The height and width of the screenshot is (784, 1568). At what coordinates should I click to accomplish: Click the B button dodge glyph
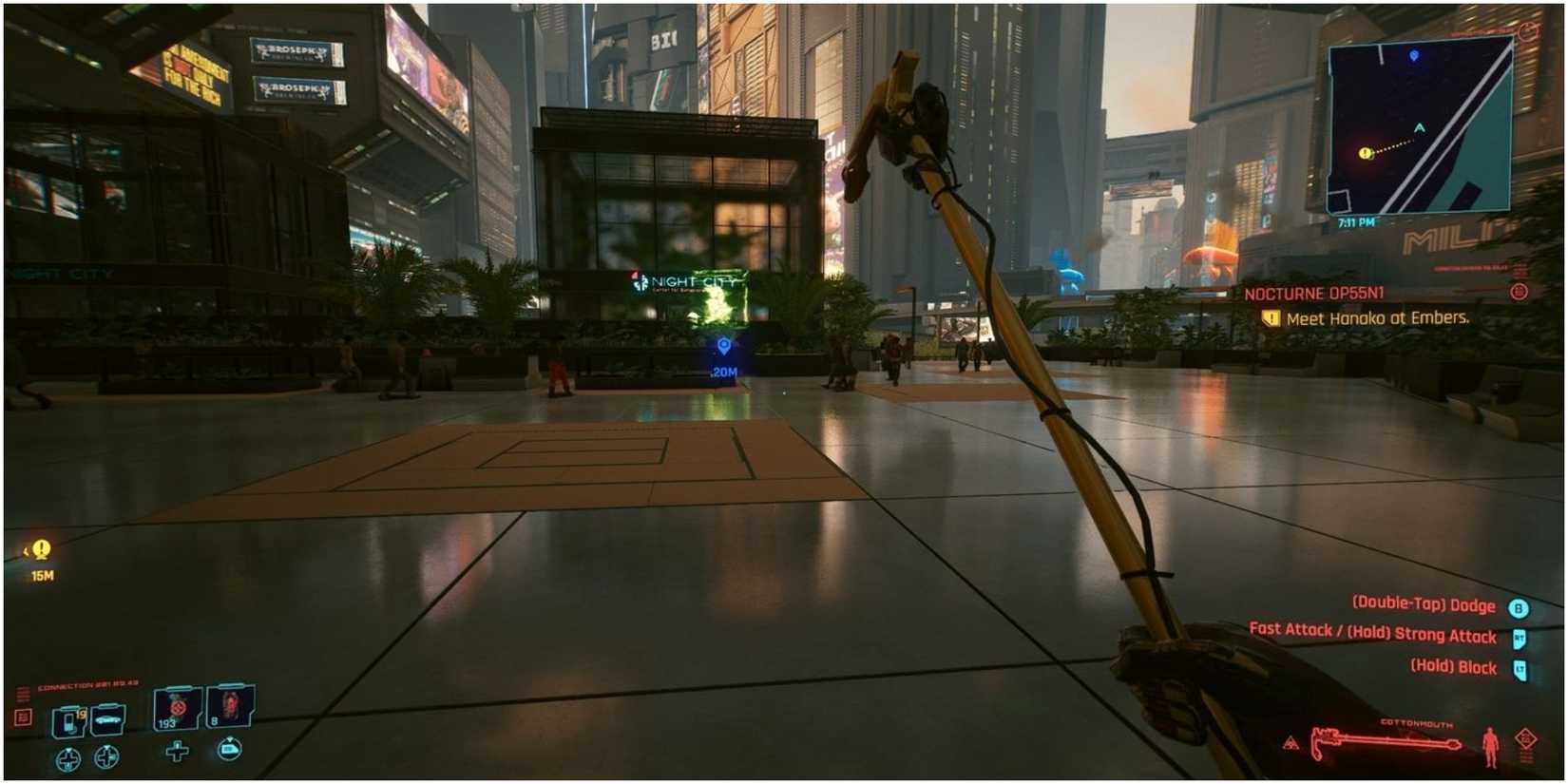click(1520, 606)
